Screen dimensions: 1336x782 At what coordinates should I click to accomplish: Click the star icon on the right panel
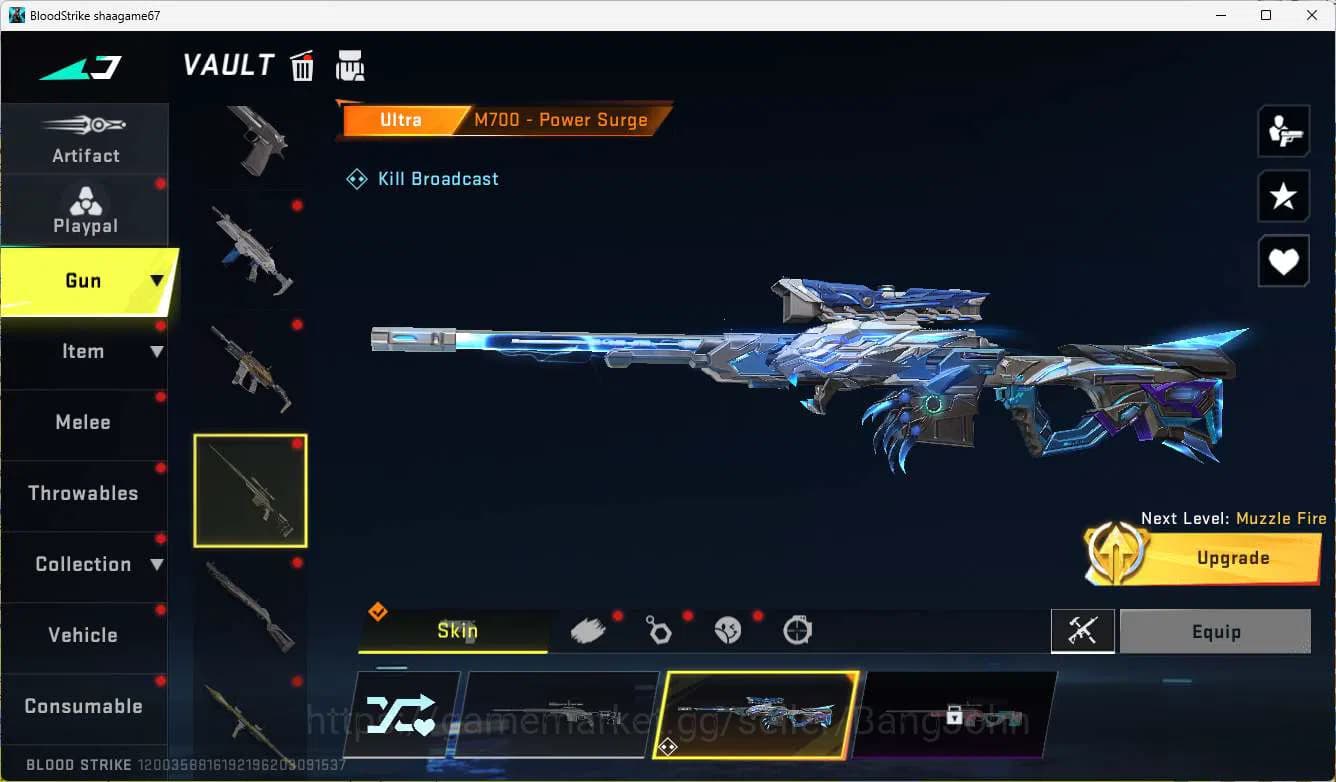pos(1284,196)
